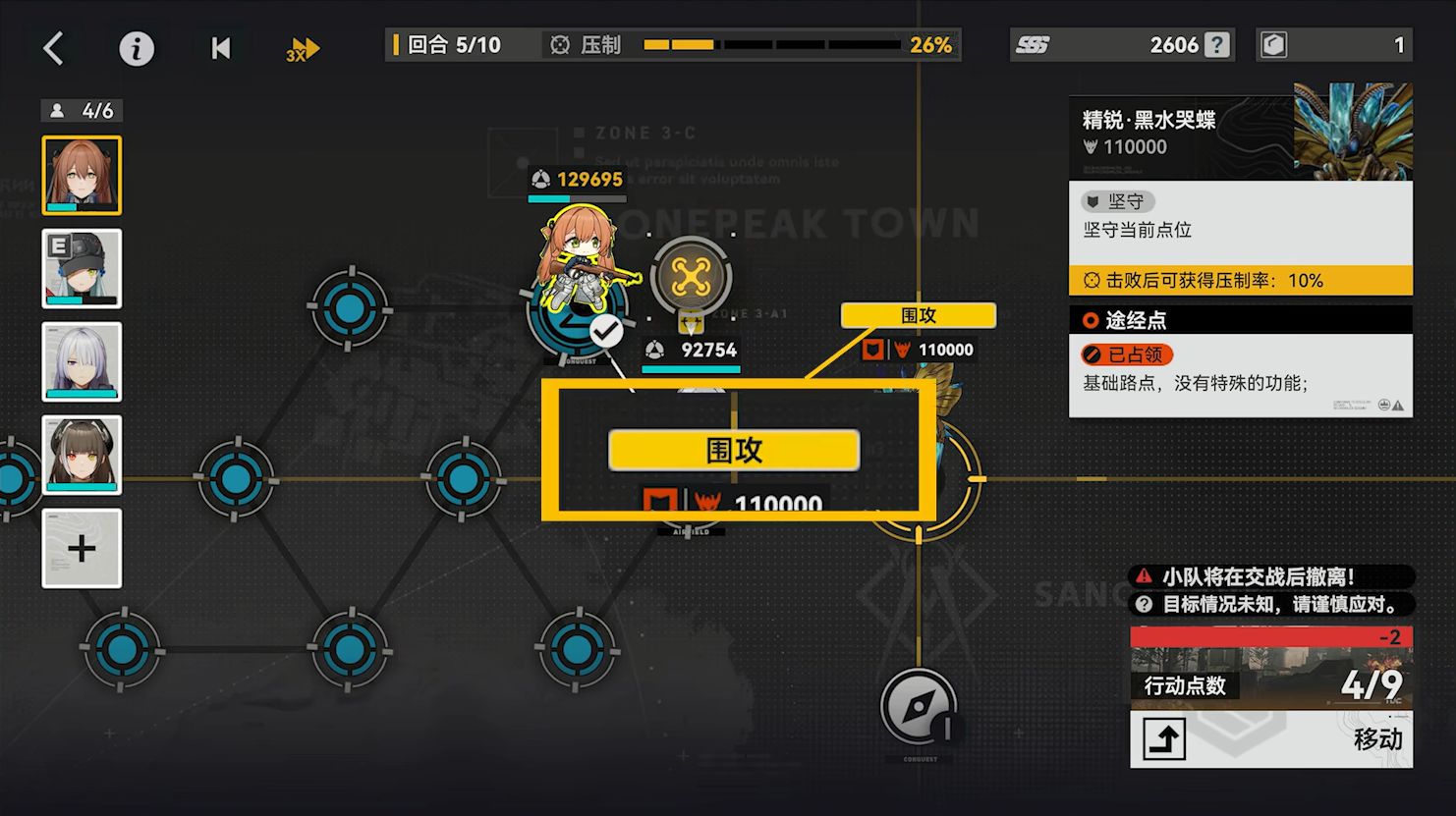The image size is (1456, 816).
Task: Add a squad member with the plus slot
Action: click(82, 548)
